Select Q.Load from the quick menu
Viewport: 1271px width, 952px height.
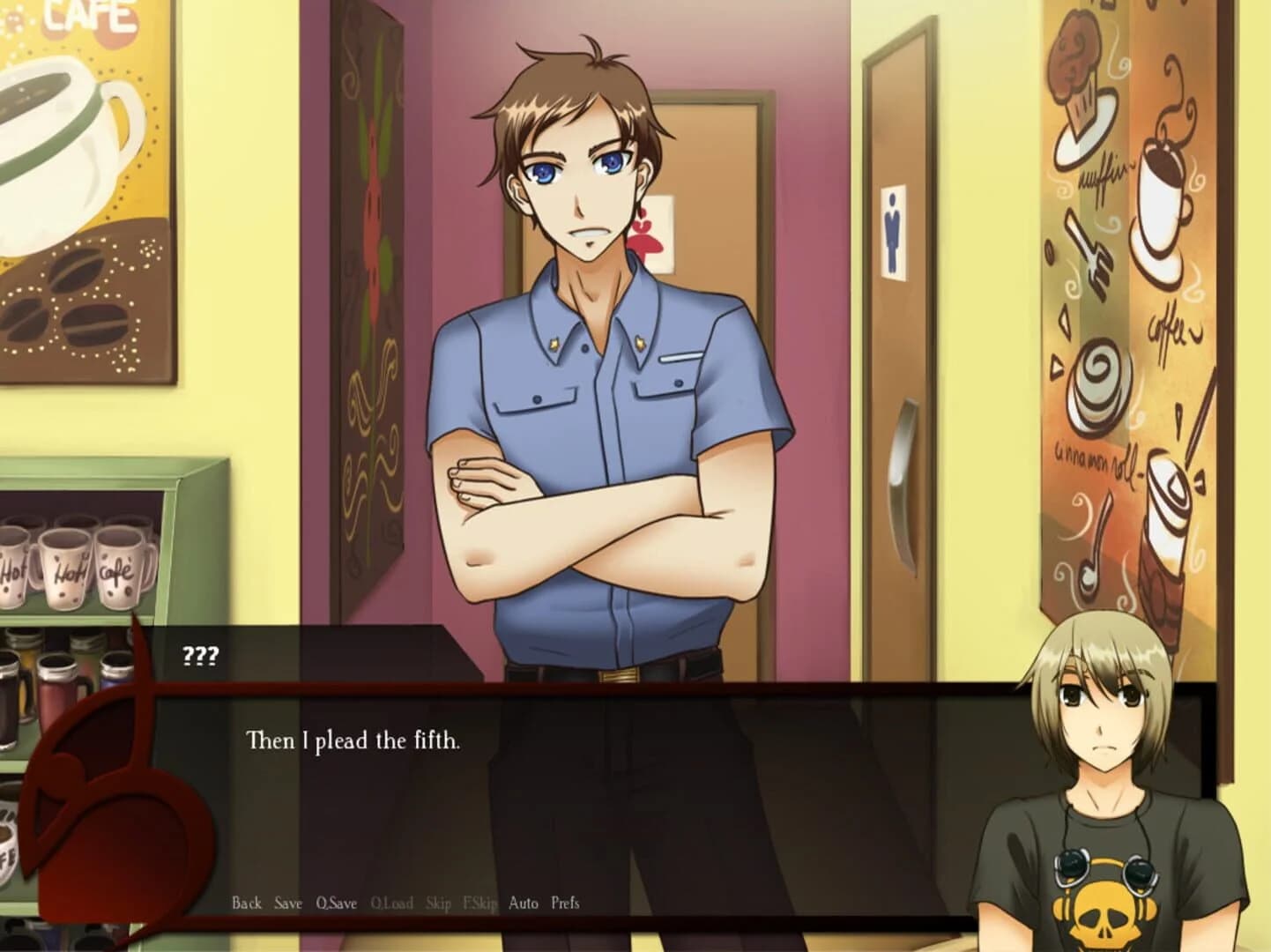[x=391, y=903]
